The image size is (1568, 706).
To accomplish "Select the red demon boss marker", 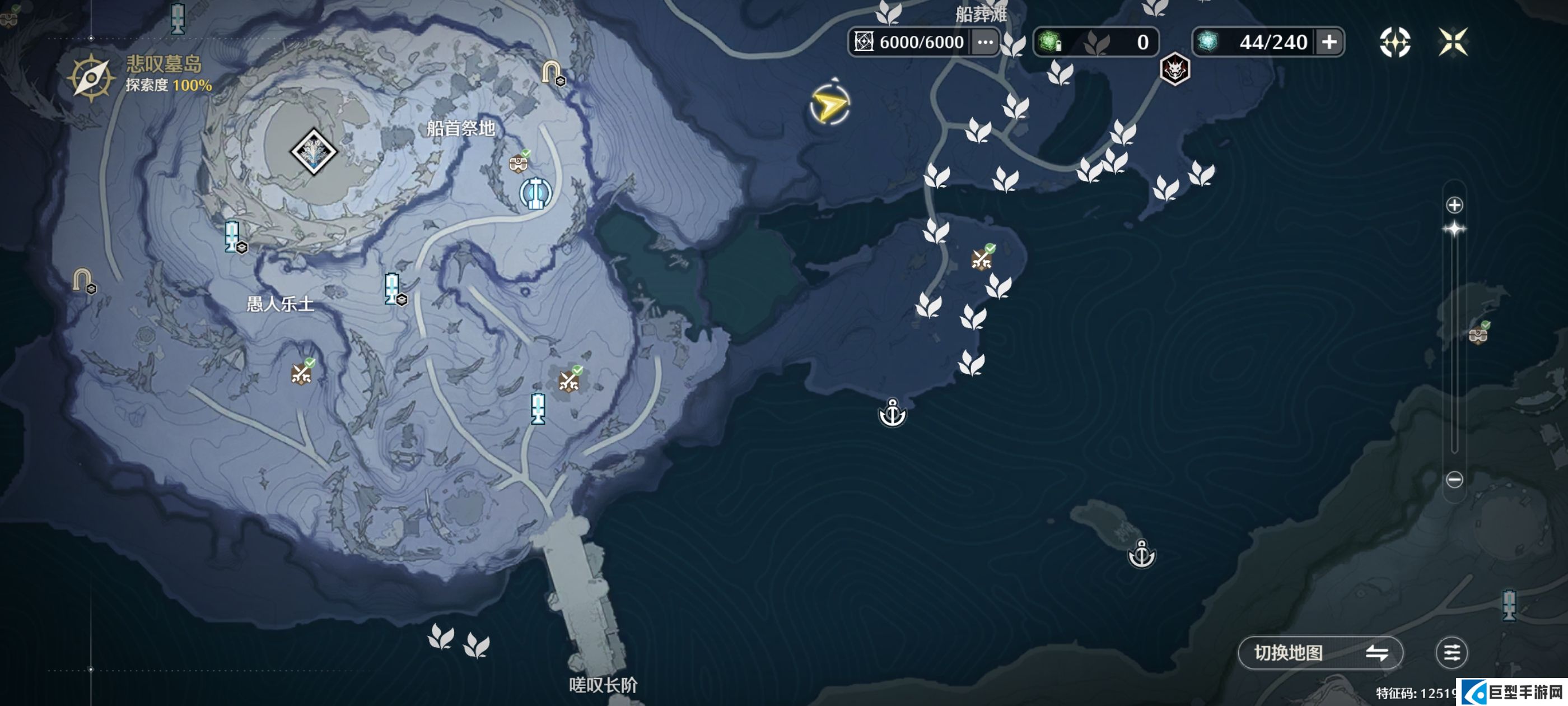I will (1174, 69).
